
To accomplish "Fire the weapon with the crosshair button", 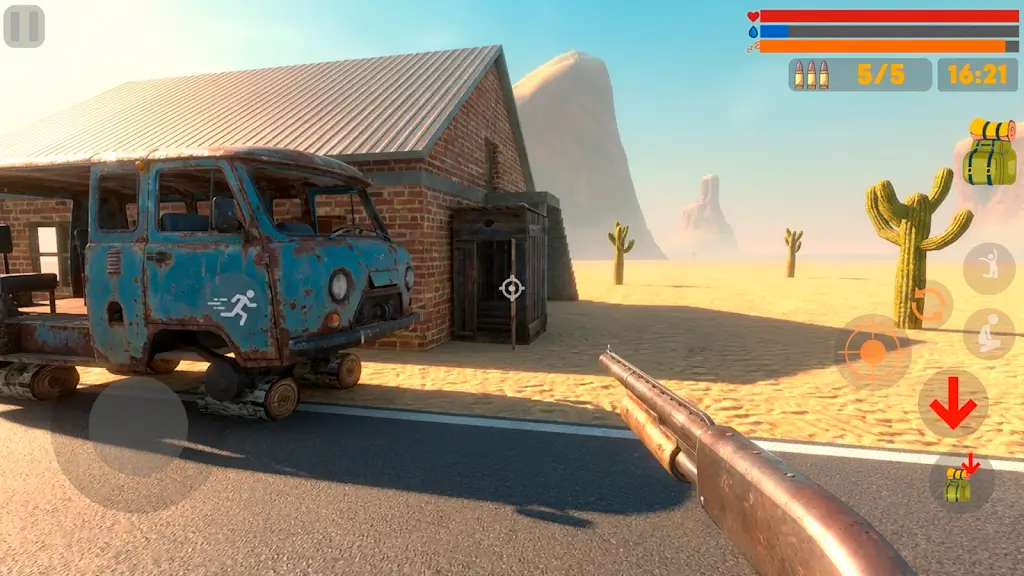I will pos(872,351).
